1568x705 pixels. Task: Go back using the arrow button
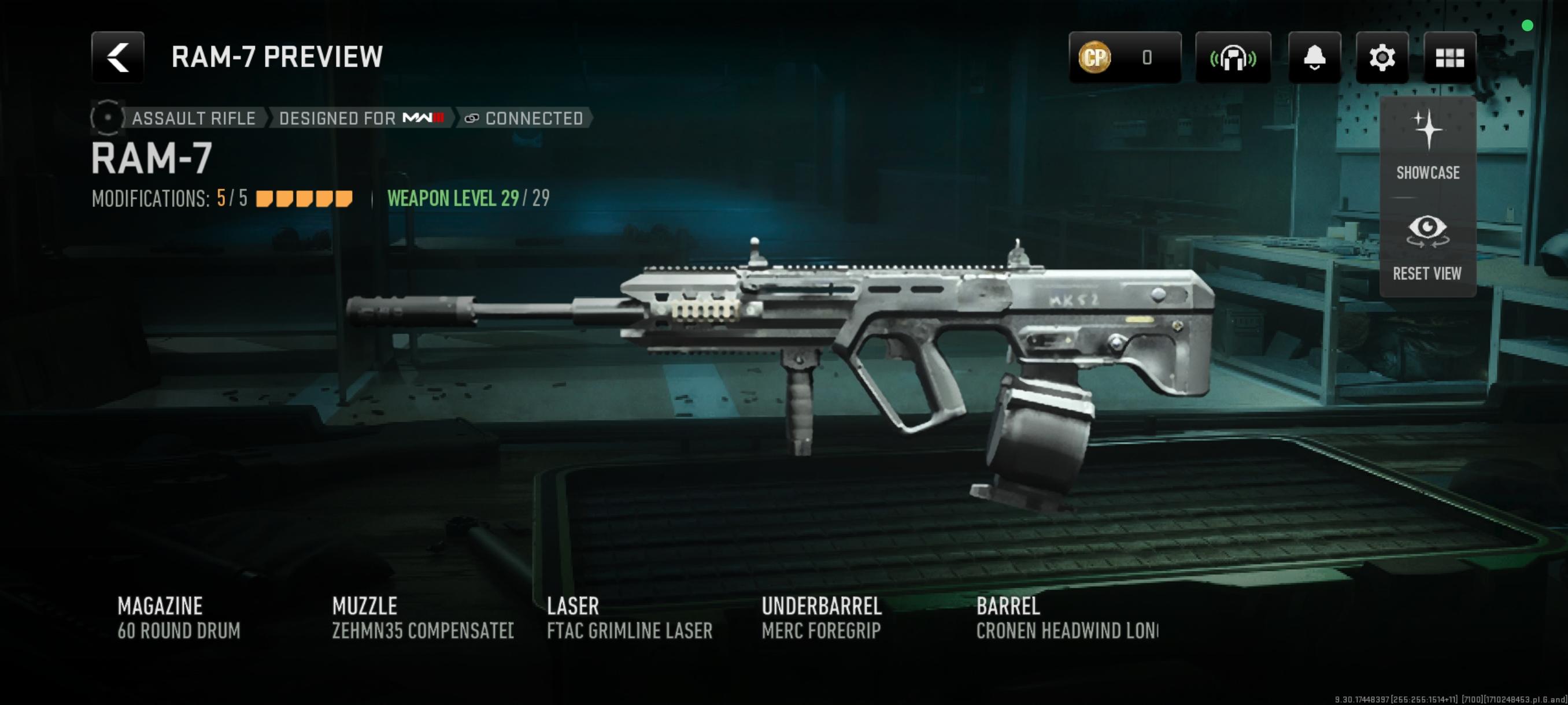[117, 57]
